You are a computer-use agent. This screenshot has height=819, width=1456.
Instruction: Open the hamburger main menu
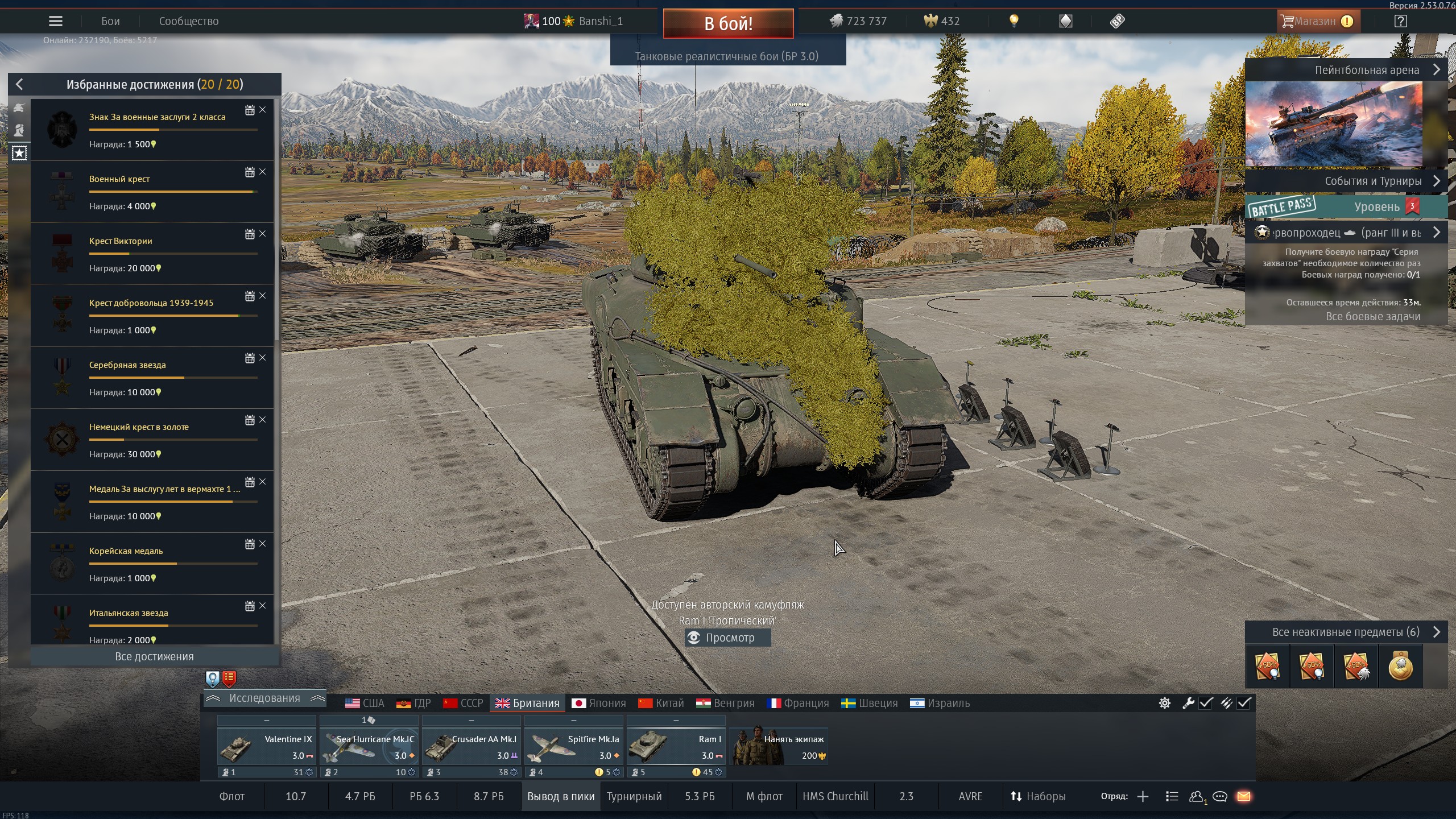pyautogui.click(x=55, y=22)
